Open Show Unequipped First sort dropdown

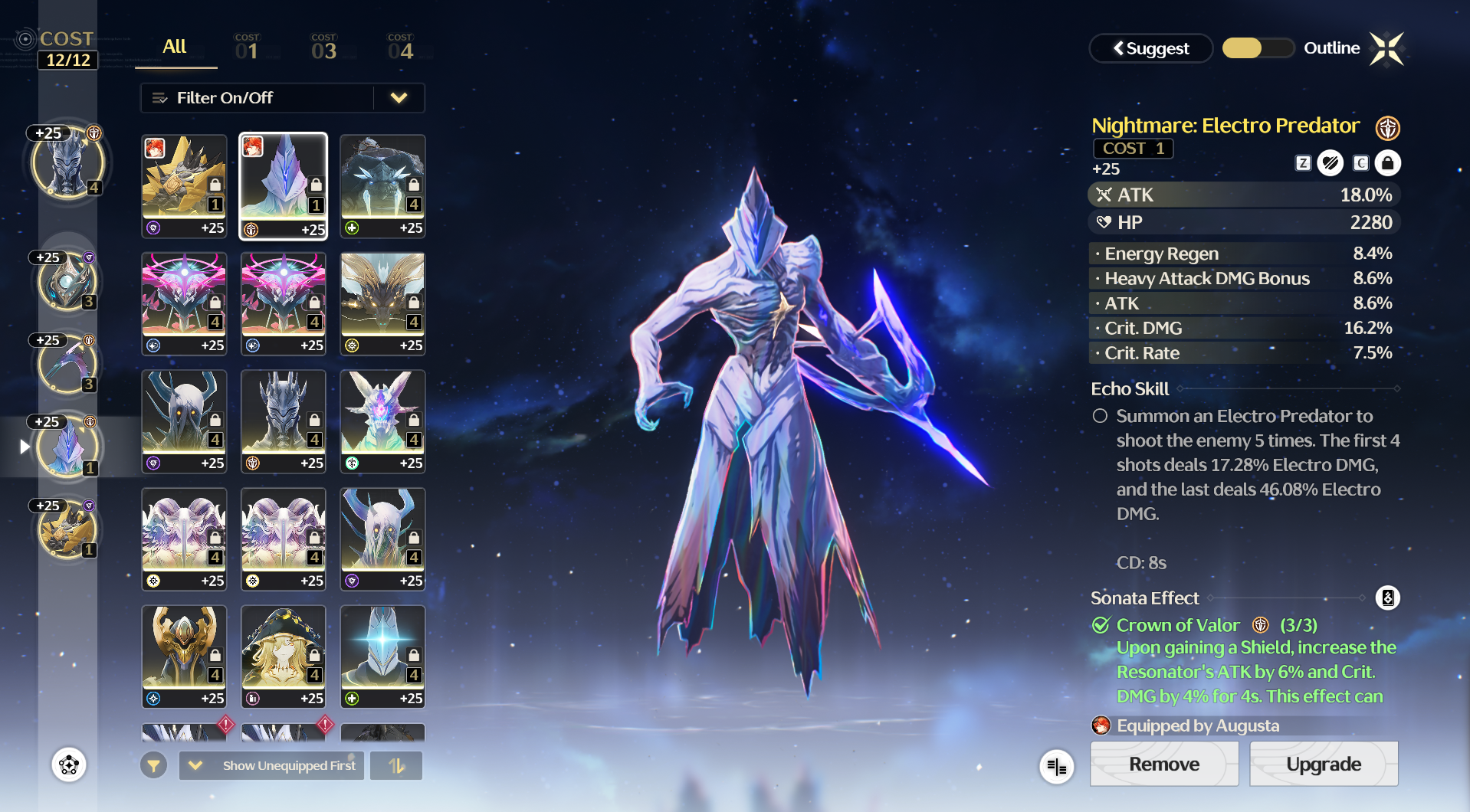pos(272,765)
